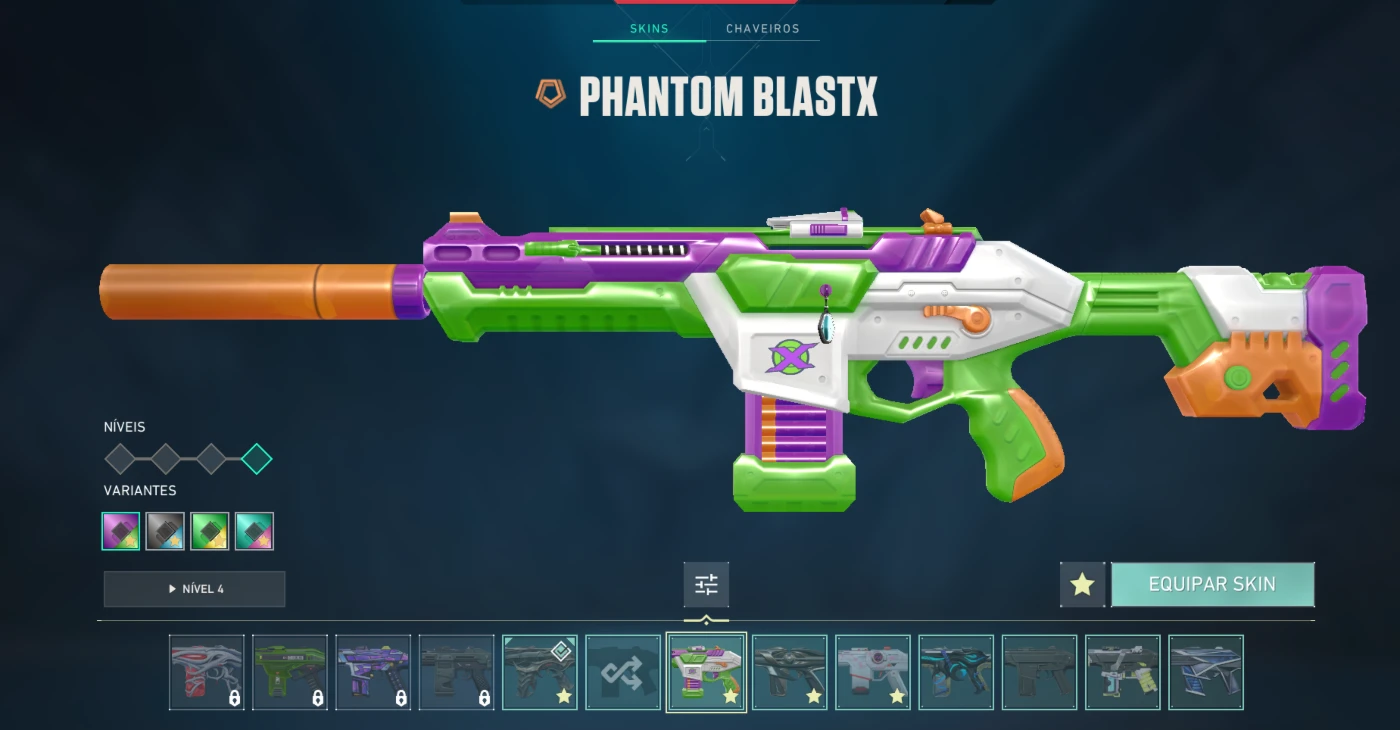The image size is (1400, 730).
Task: Pick the green and yellow variant
Action: [210, 531]
